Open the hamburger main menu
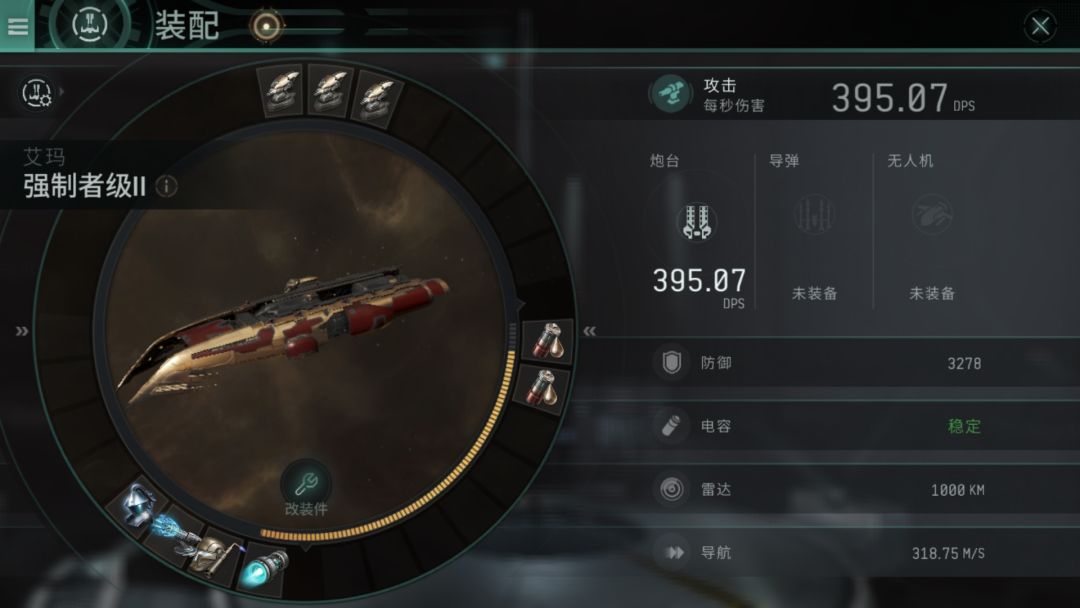 tap(17, 26)
